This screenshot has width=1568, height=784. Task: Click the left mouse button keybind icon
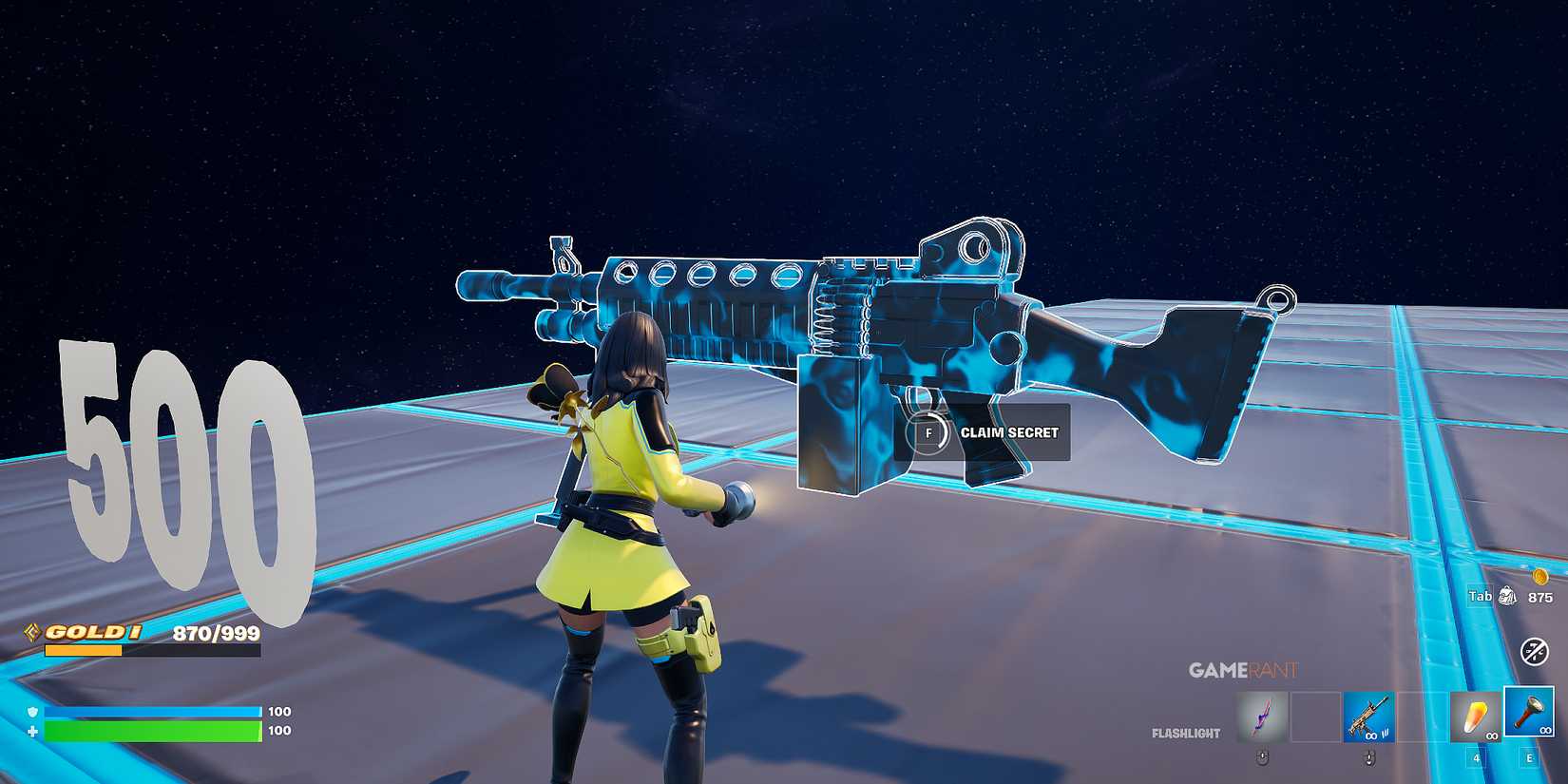pos(1263,758)
